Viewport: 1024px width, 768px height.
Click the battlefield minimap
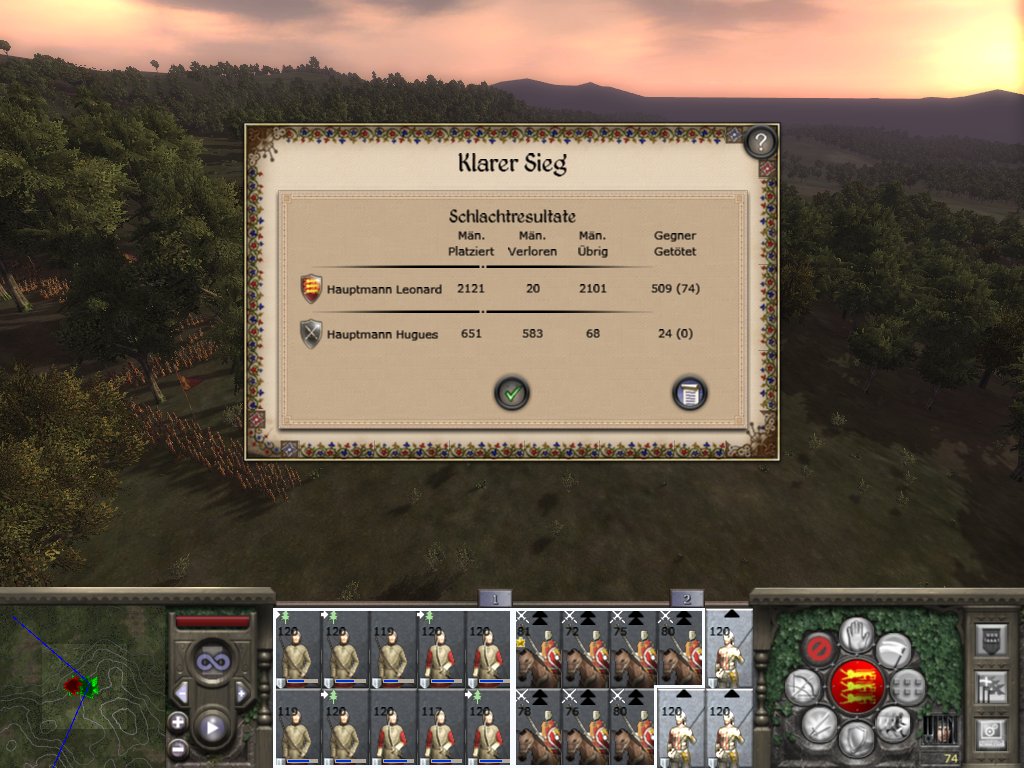click(82, 690)
